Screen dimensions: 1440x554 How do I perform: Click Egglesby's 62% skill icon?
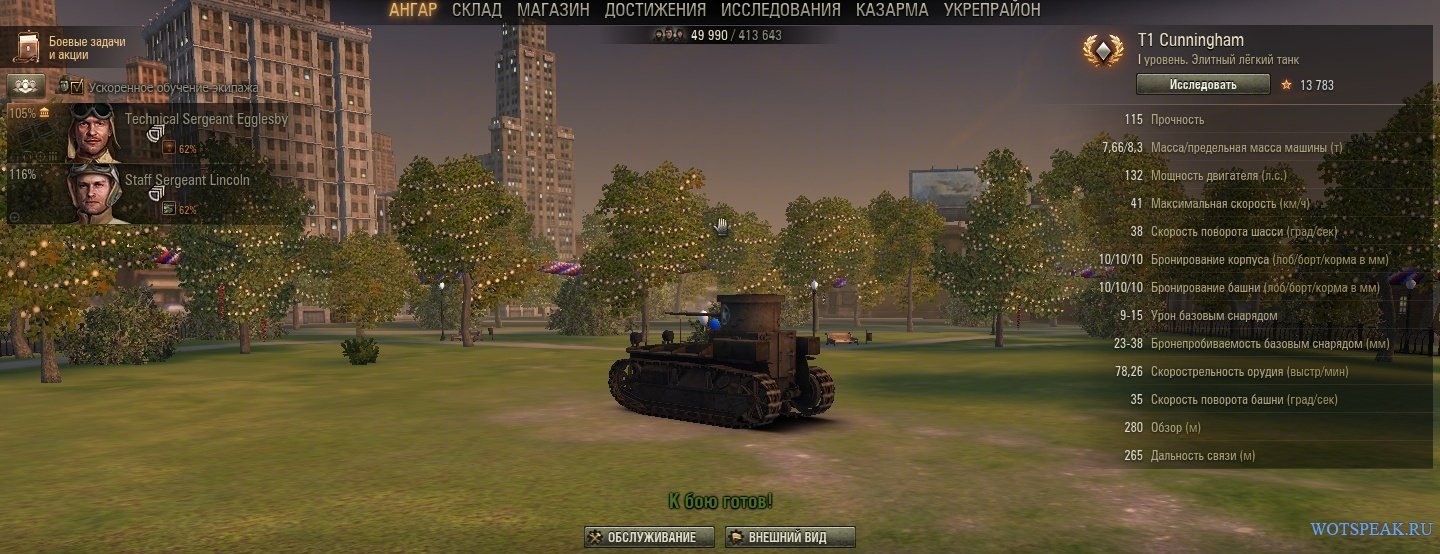click(x=169, y=149)
